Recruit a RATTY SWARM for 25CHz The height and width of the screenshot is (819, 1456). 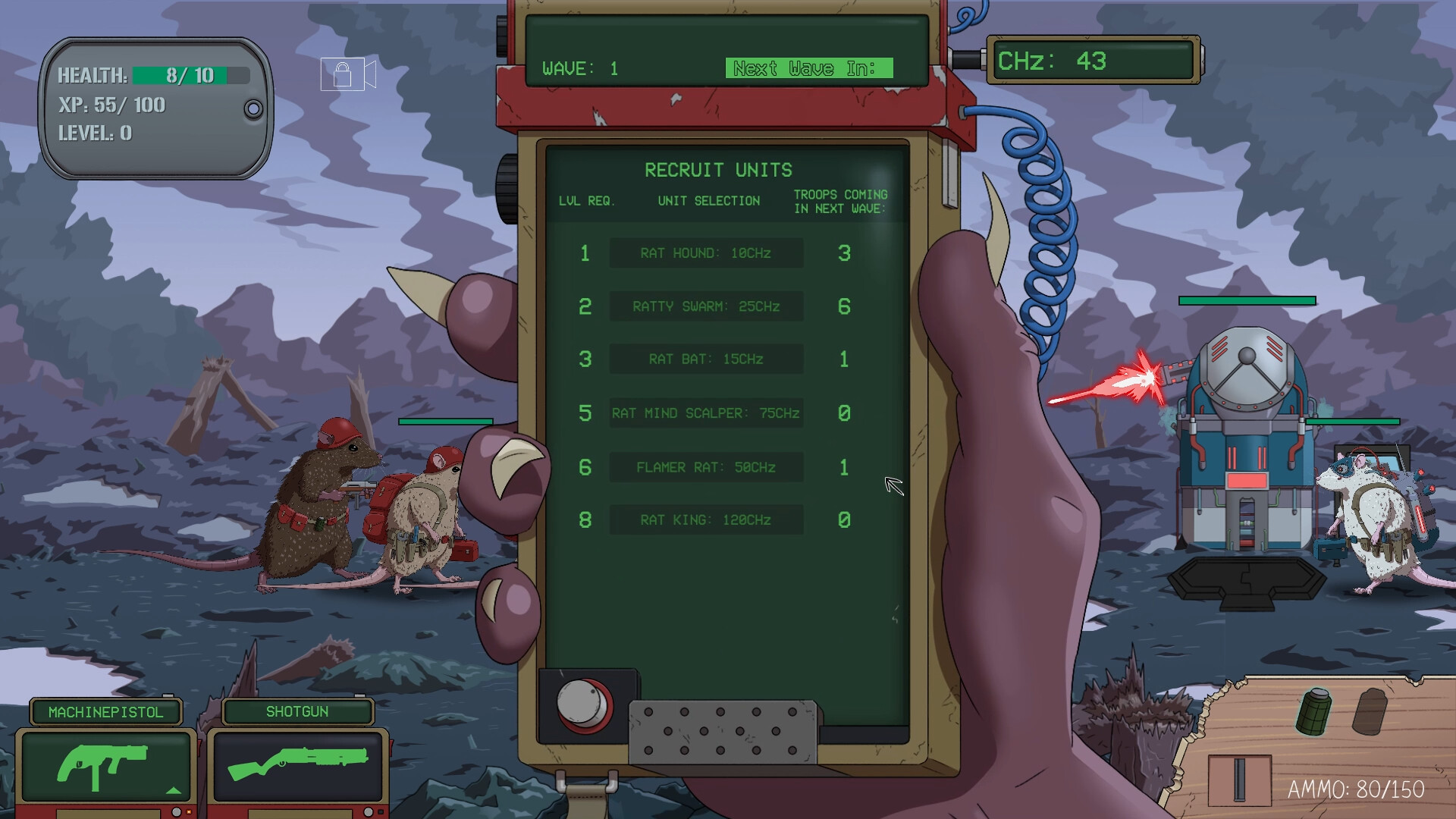tap(705, 306)
